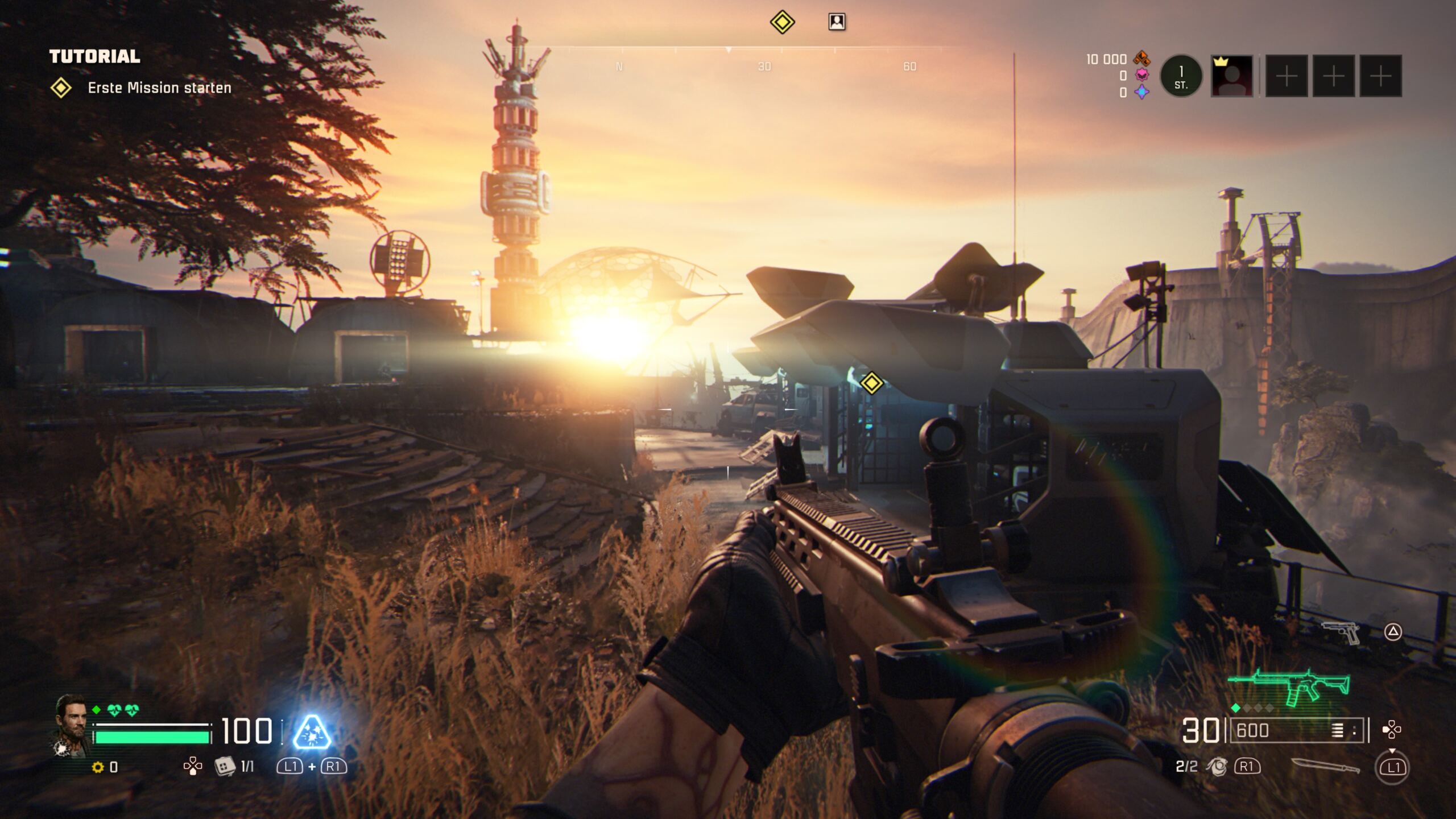1456x819 pixels.
Task: Click the yellow diamond waypoint marker in view
Action: tap(871, 383)
